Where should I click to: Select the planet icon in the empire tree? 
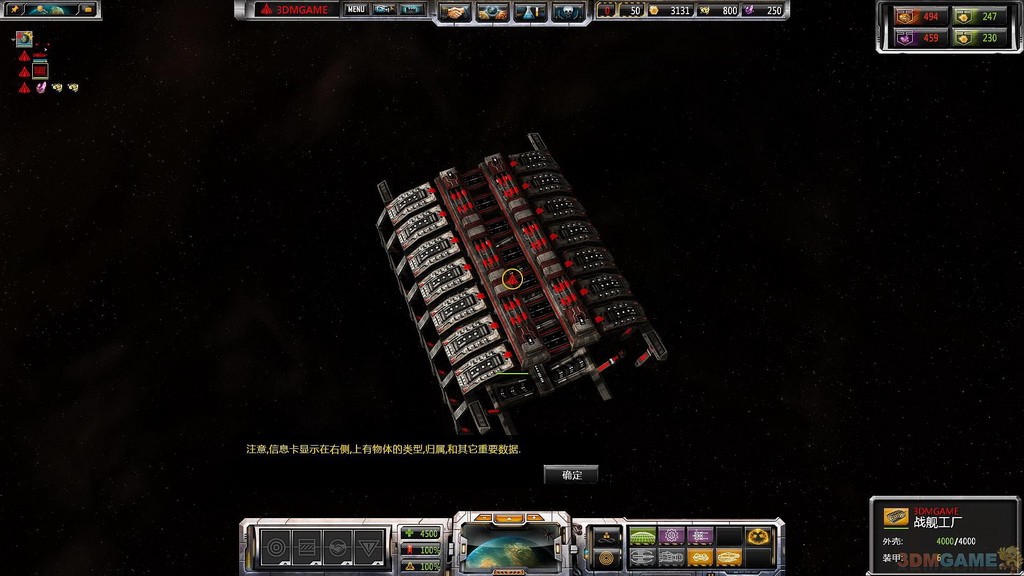pyautogui.click(x=24, y=40)
